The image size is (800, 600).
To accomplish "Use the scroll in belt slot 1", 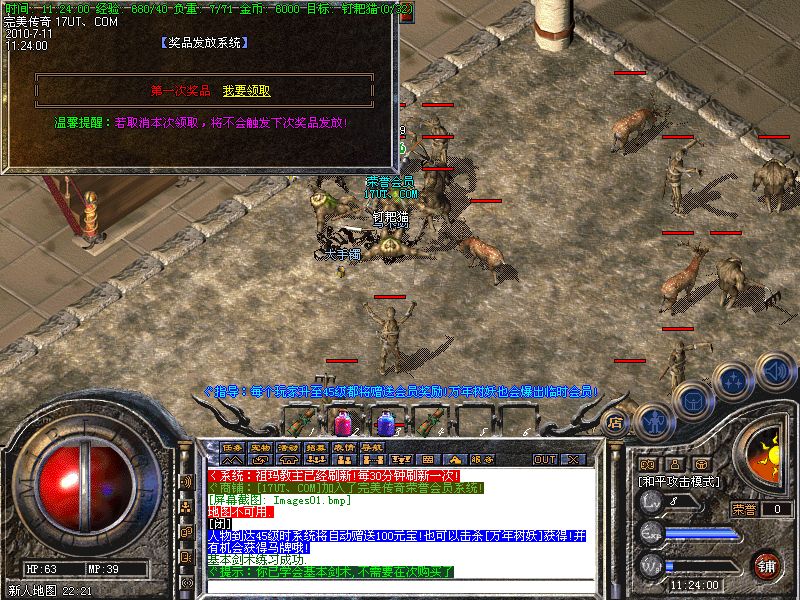I will tap(300, 421).
